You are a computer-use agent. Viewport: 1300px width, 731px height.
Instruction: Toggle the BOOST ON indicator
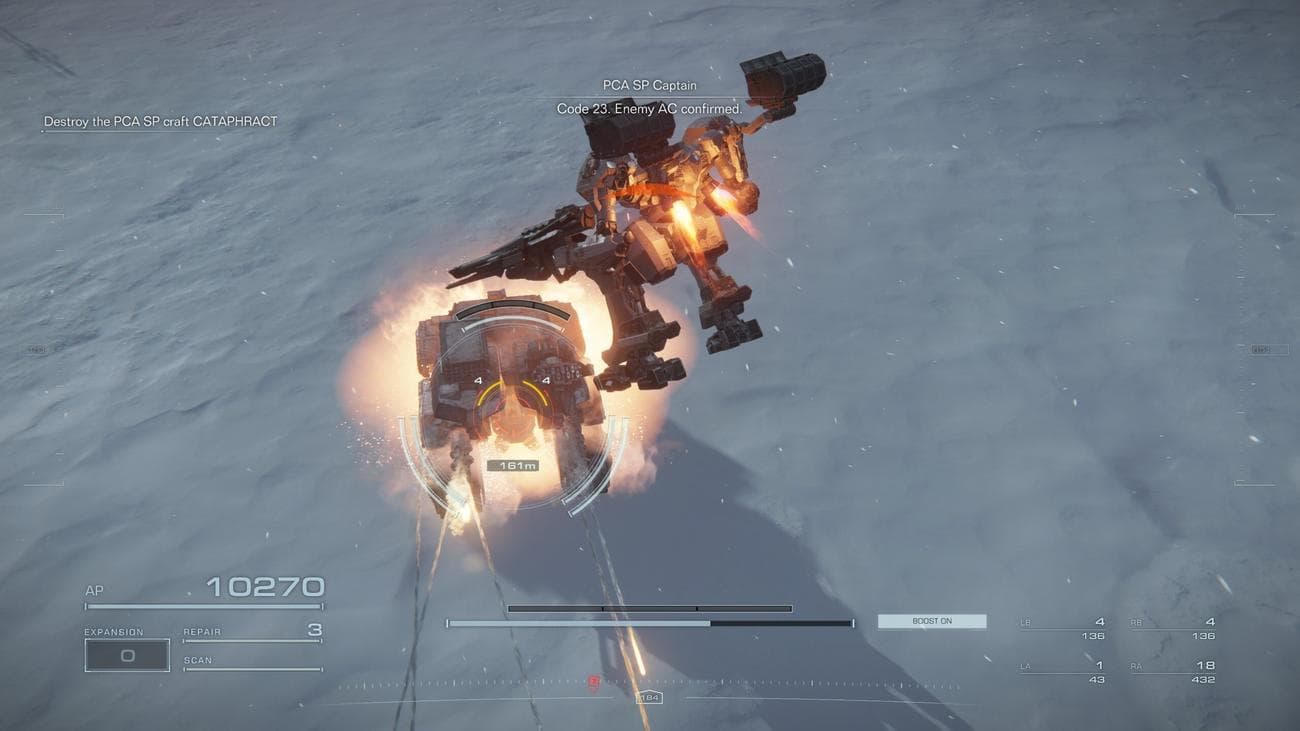[x=931, y=620]
